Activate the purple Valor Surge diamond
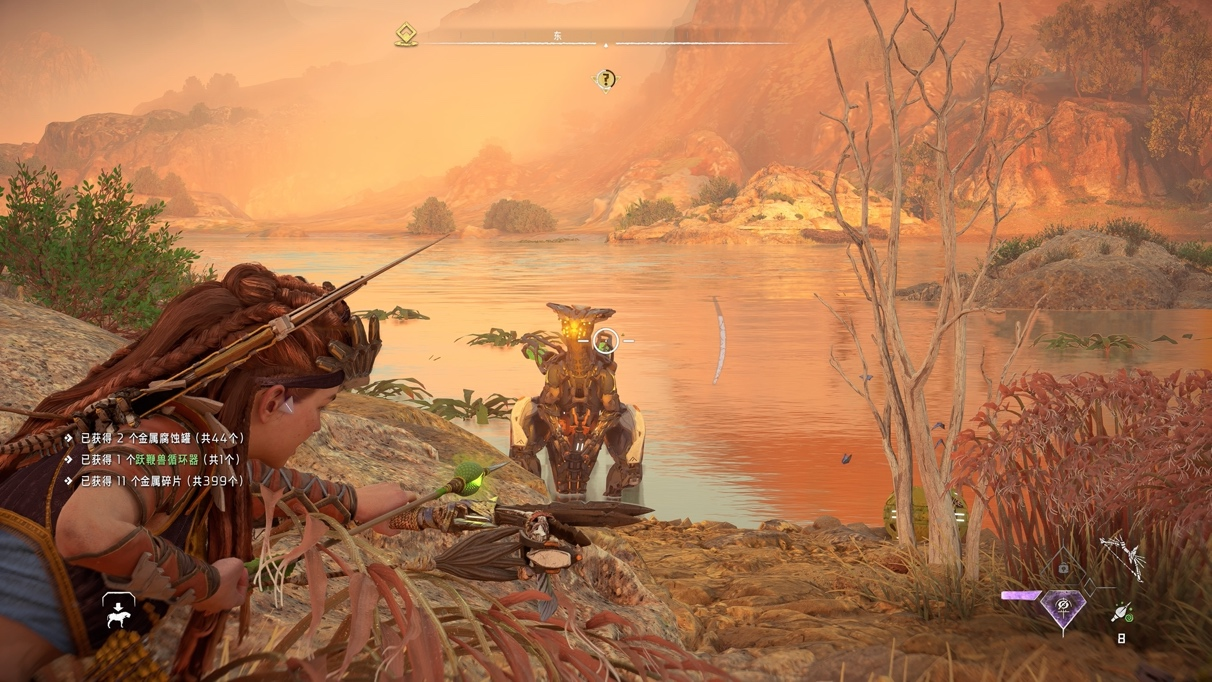 pyautogui.click(x=1061, y=607)
